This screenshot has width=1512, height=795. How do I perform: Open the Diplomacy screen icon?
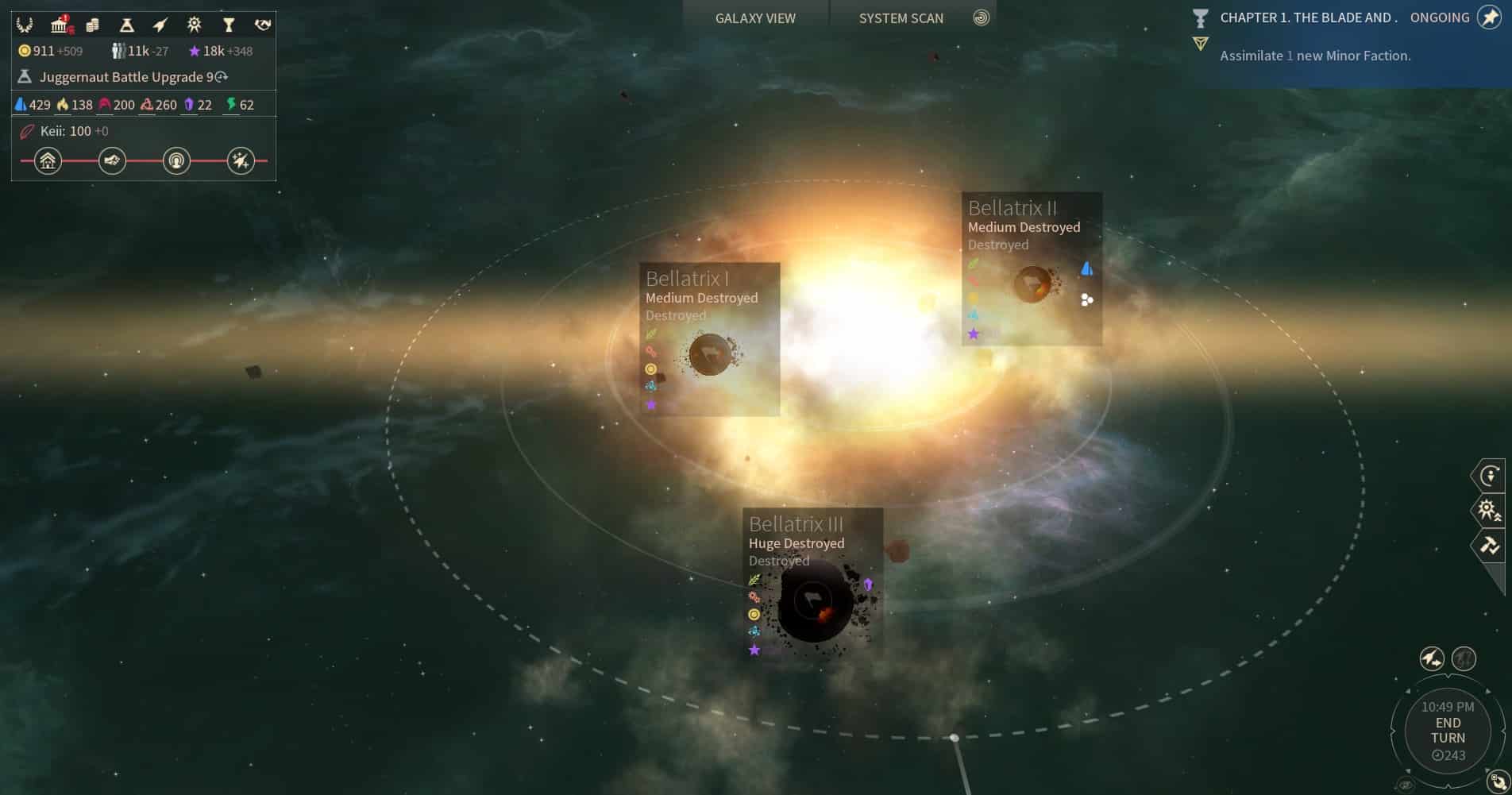262,25
